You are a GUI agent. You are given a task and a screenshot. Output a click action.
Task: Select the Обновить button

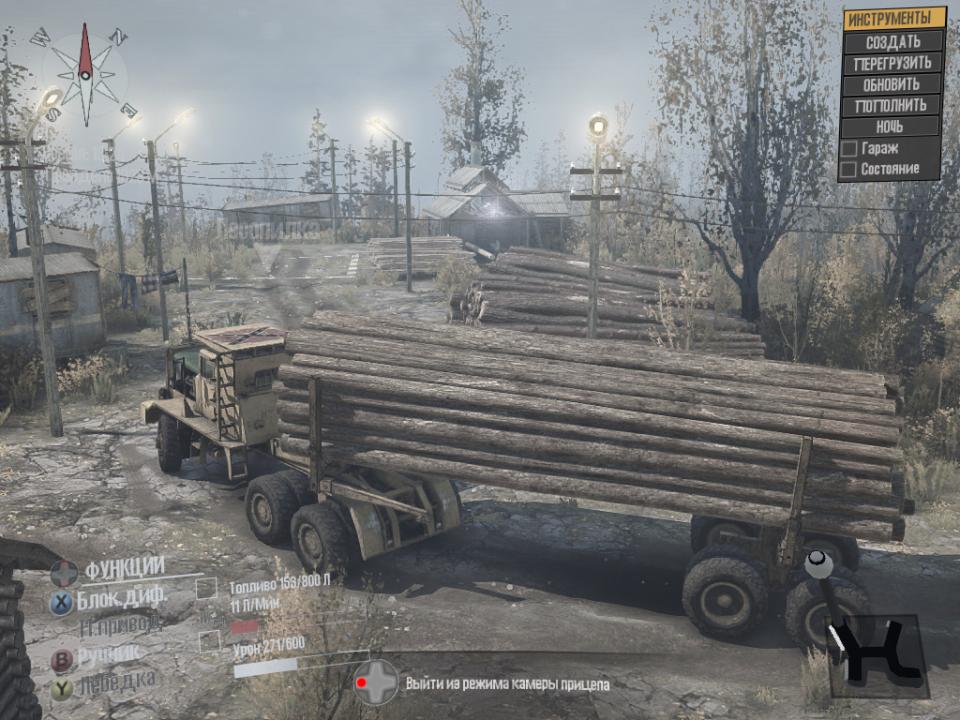pyautogui.click(x=893, y=83)
